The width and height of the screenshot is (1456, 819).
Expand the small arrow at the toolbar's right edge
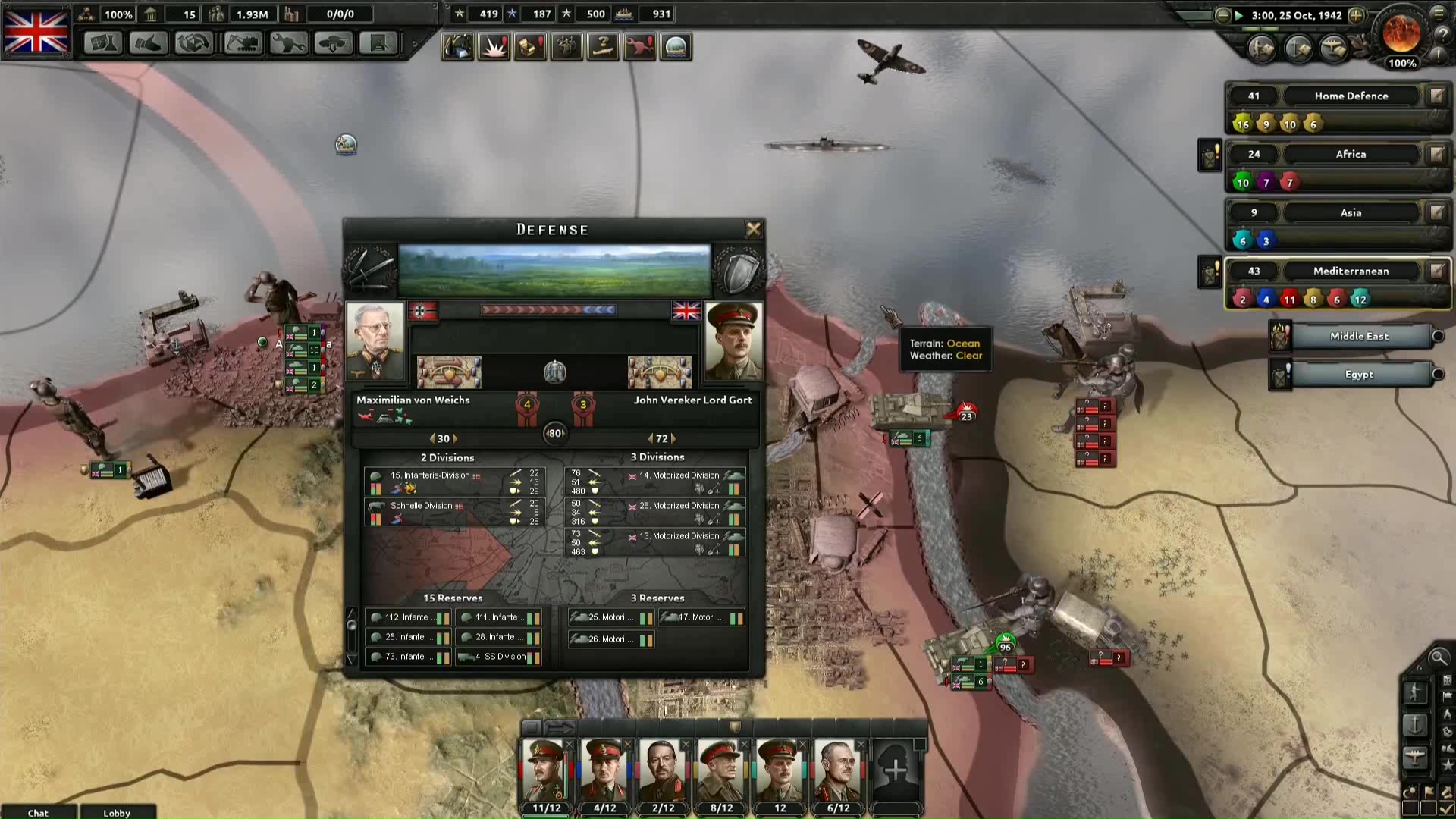tap(413, 44)
